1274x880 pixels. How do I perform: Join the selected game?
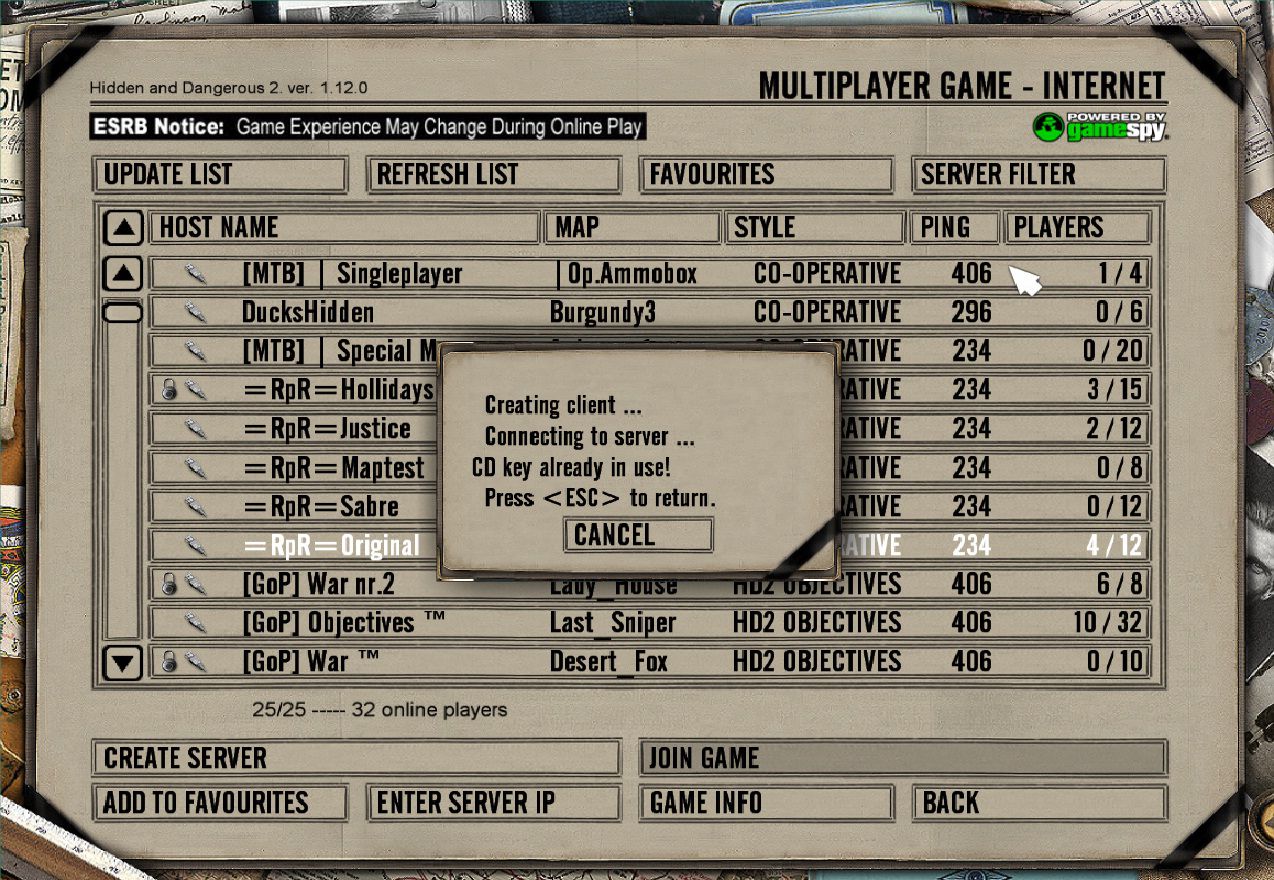pos(902,758)
